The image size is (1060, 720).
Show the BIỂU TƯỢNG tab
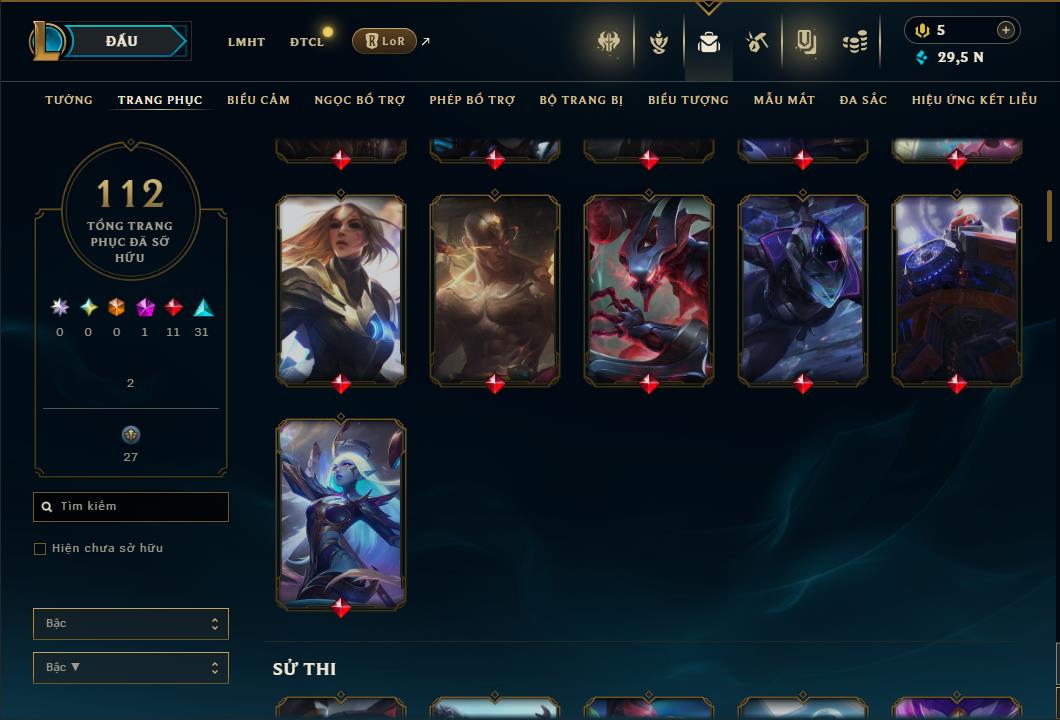[x=688, y=100]
